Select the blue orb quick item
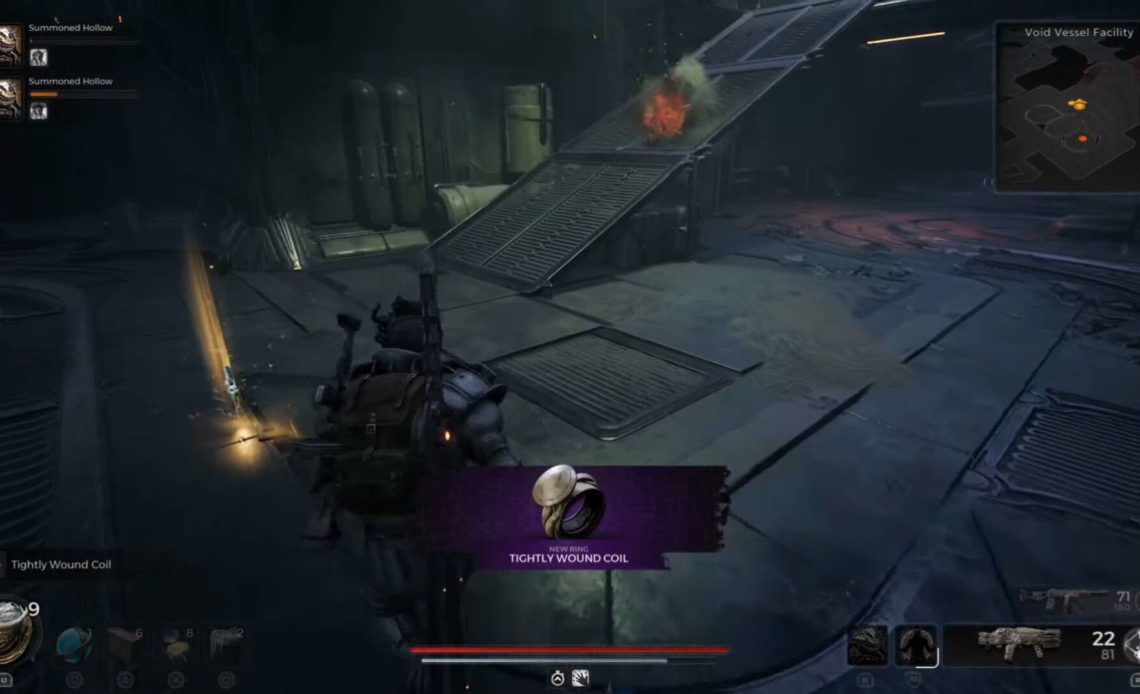Viewport: 1140px width, 694px height. click(x=73, y=645)
